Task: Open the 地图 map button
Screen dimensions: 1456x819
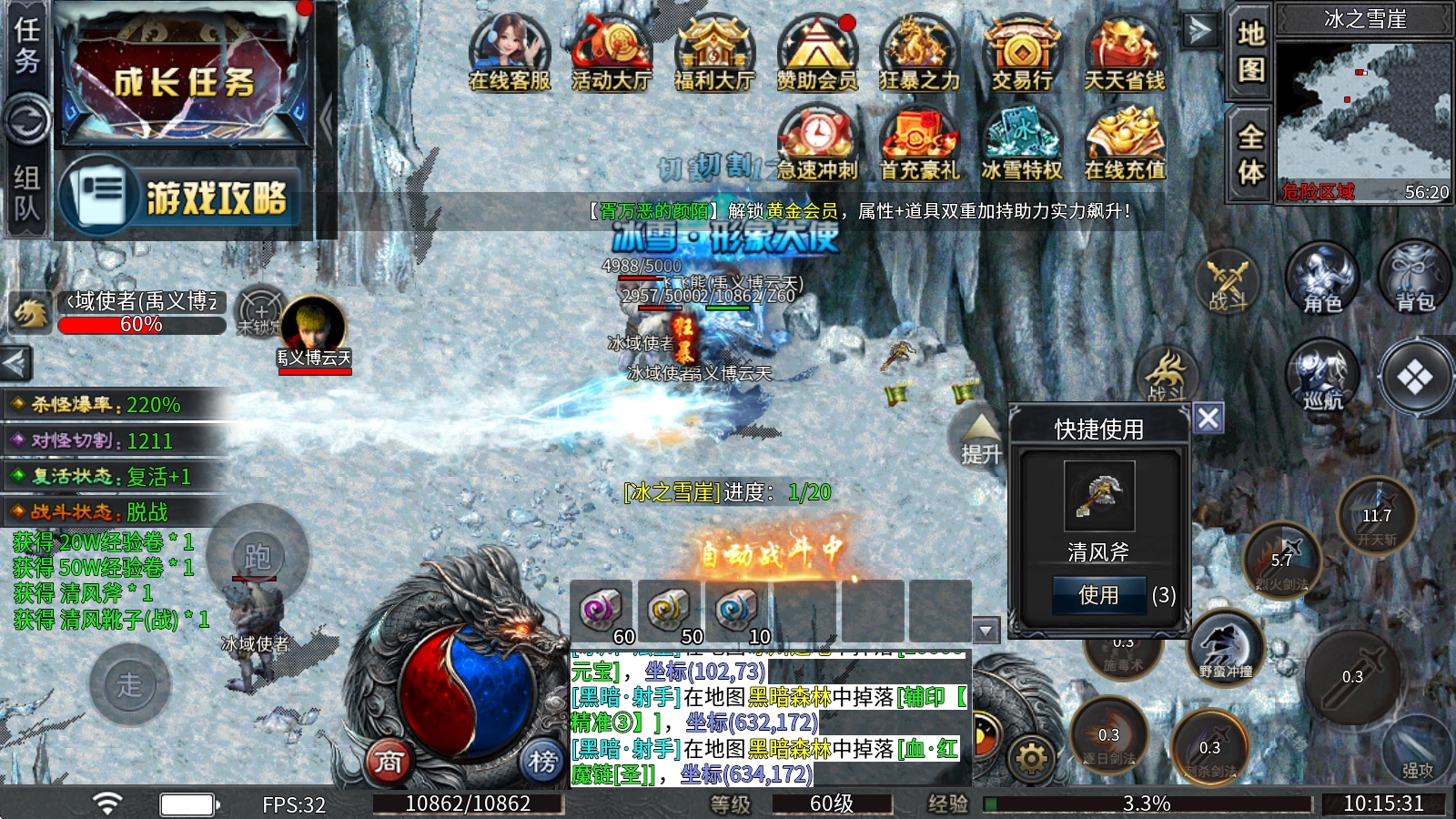Action: coord(1250,50)
